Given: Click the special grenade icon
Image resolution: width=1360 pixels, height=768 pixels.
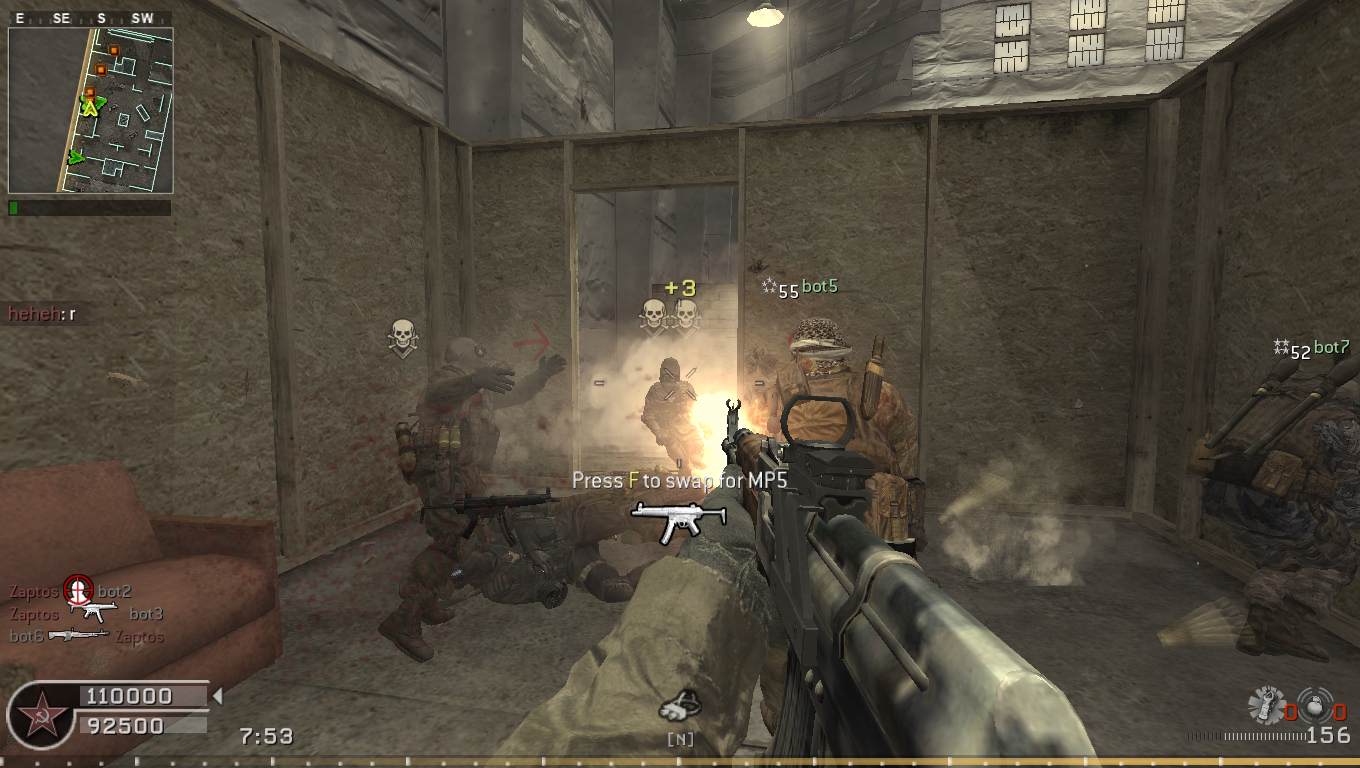Looking at the screenshot, I should tap(1266, 705).
